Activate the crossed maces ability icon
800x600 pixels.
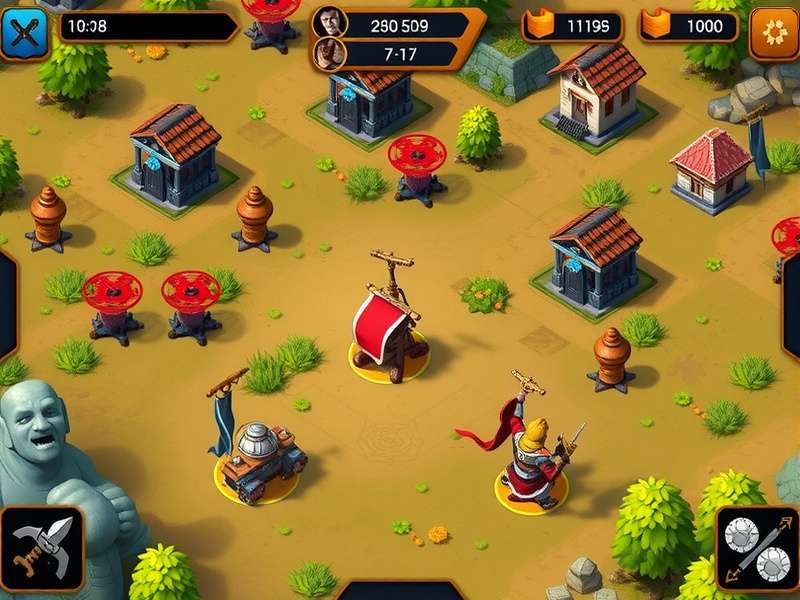point(757,546)
